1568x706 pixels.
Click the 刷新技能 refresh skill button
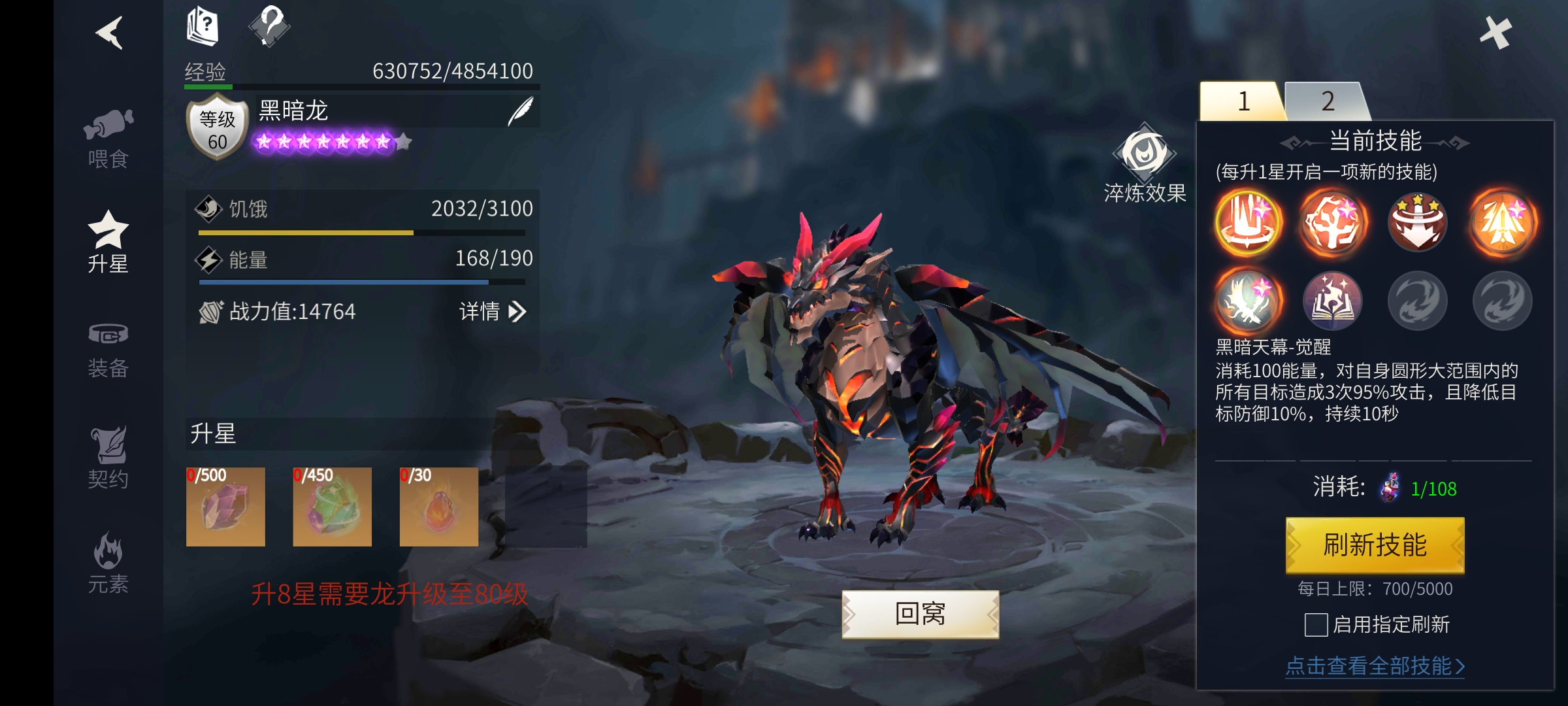[x=1375, y=545]
